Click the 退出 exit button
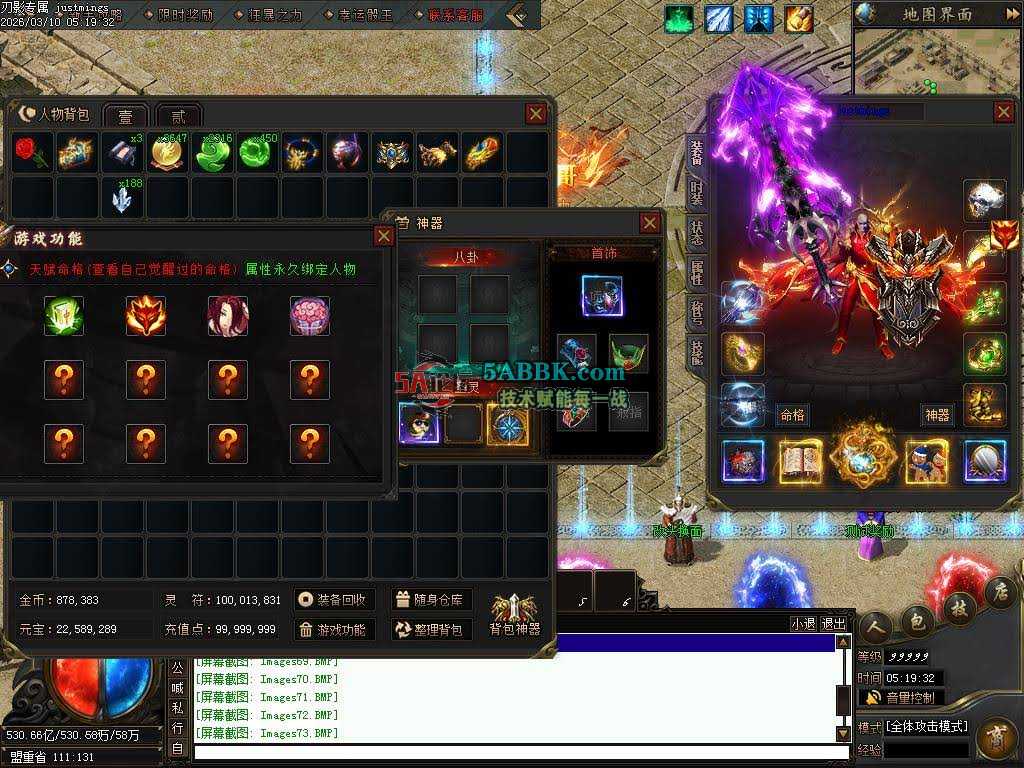 pyautogui.click(x=833, y=623)
